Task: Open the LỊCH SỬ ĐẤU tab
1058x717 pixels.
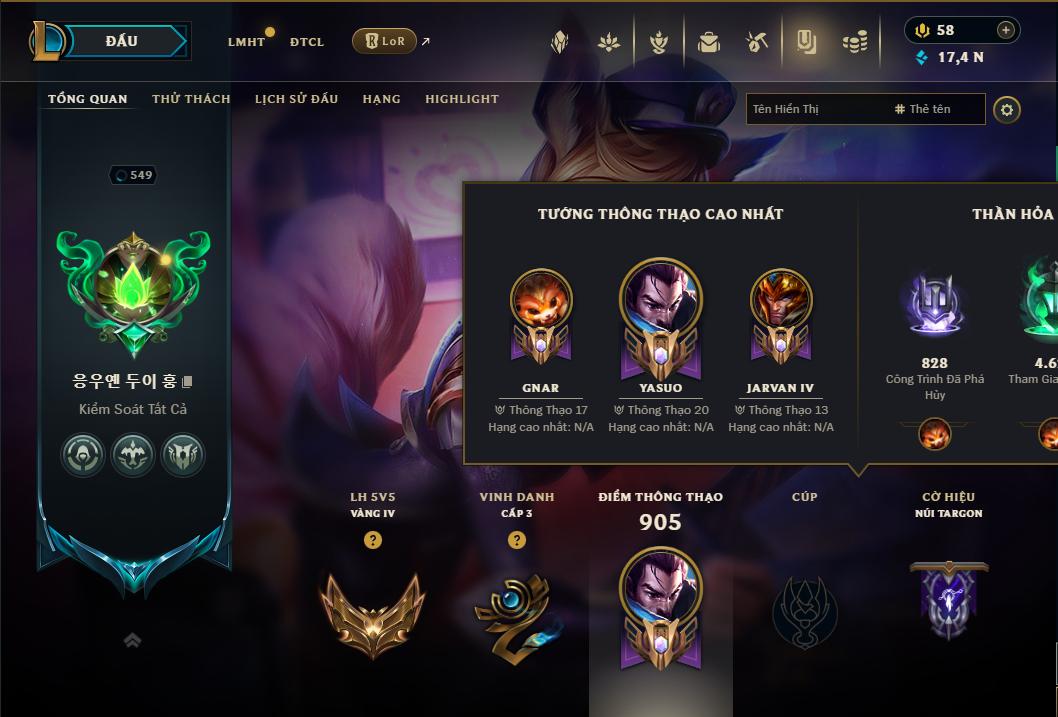Action: [296, 99]
